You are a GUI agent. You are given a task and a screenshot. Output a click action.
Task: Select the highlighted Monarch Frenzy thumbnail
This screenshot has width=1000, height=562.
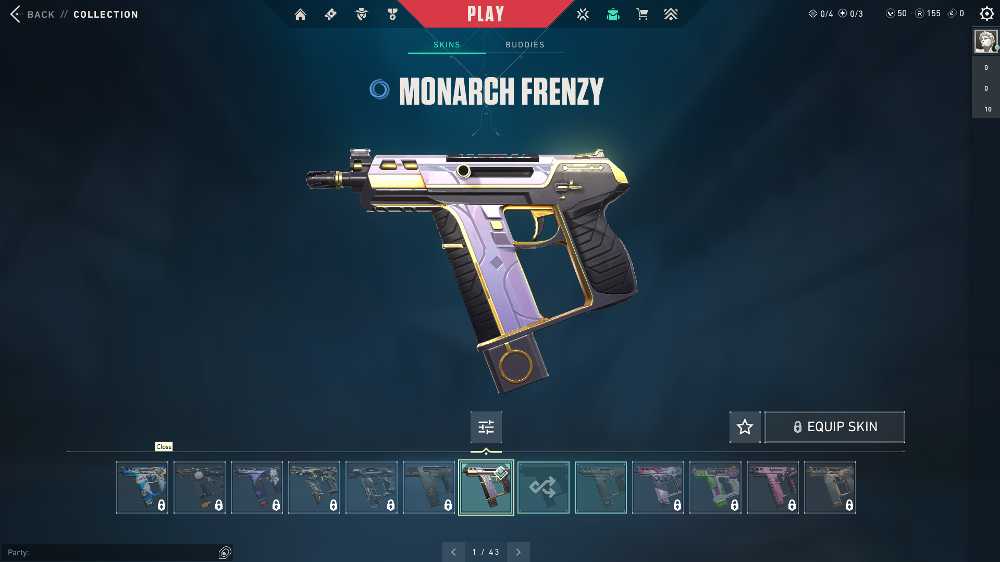click(486, 487)
